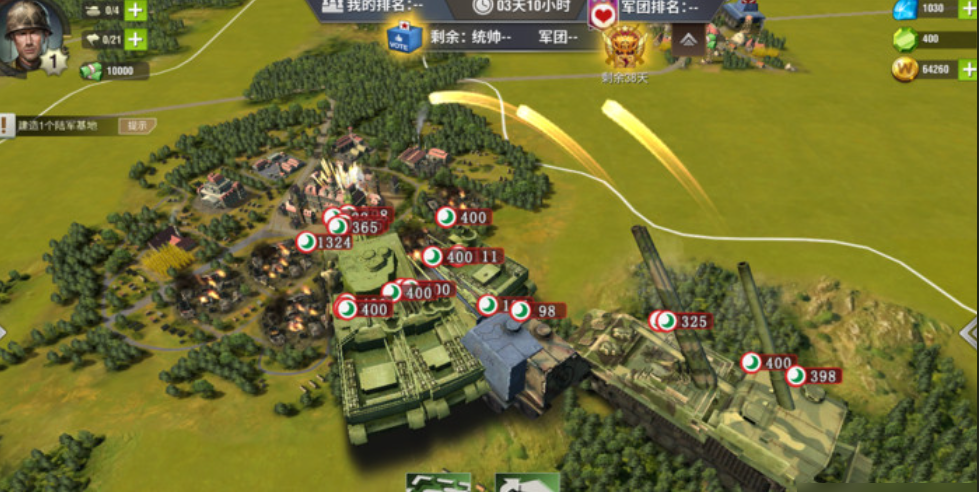Image resolution: width=979 pixels, height=492 pixels.
Task: Tap the green gem resource icon
Action: 904,39
